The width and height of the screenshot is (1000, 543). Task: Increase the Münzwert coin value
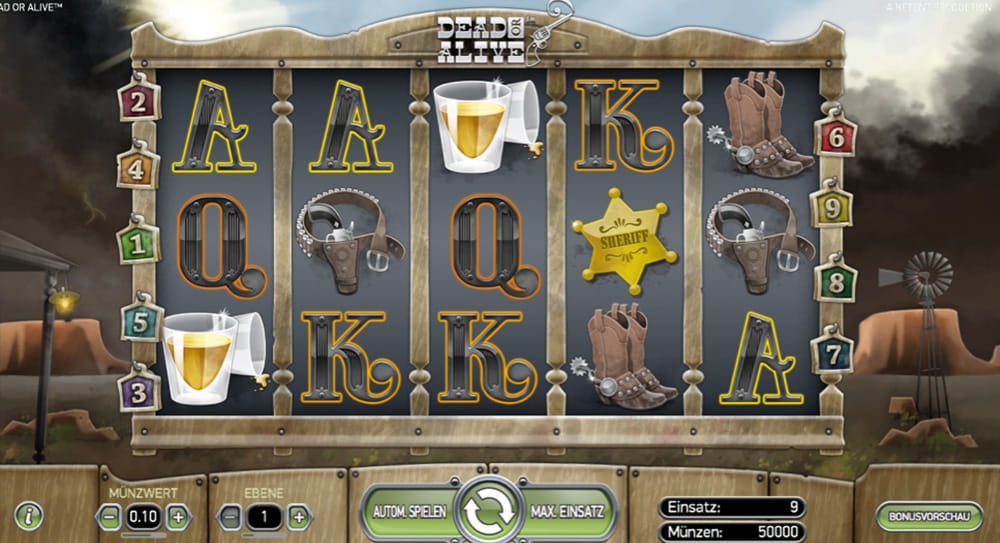coord(178,517)
